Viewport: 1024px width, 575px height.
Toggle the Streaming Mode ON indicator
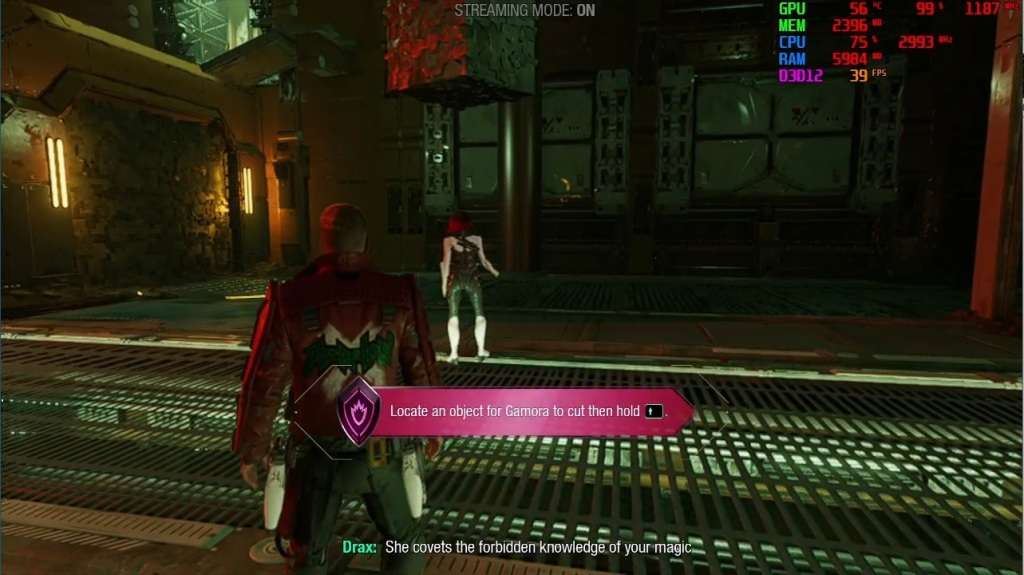click(x=525, y=11)
